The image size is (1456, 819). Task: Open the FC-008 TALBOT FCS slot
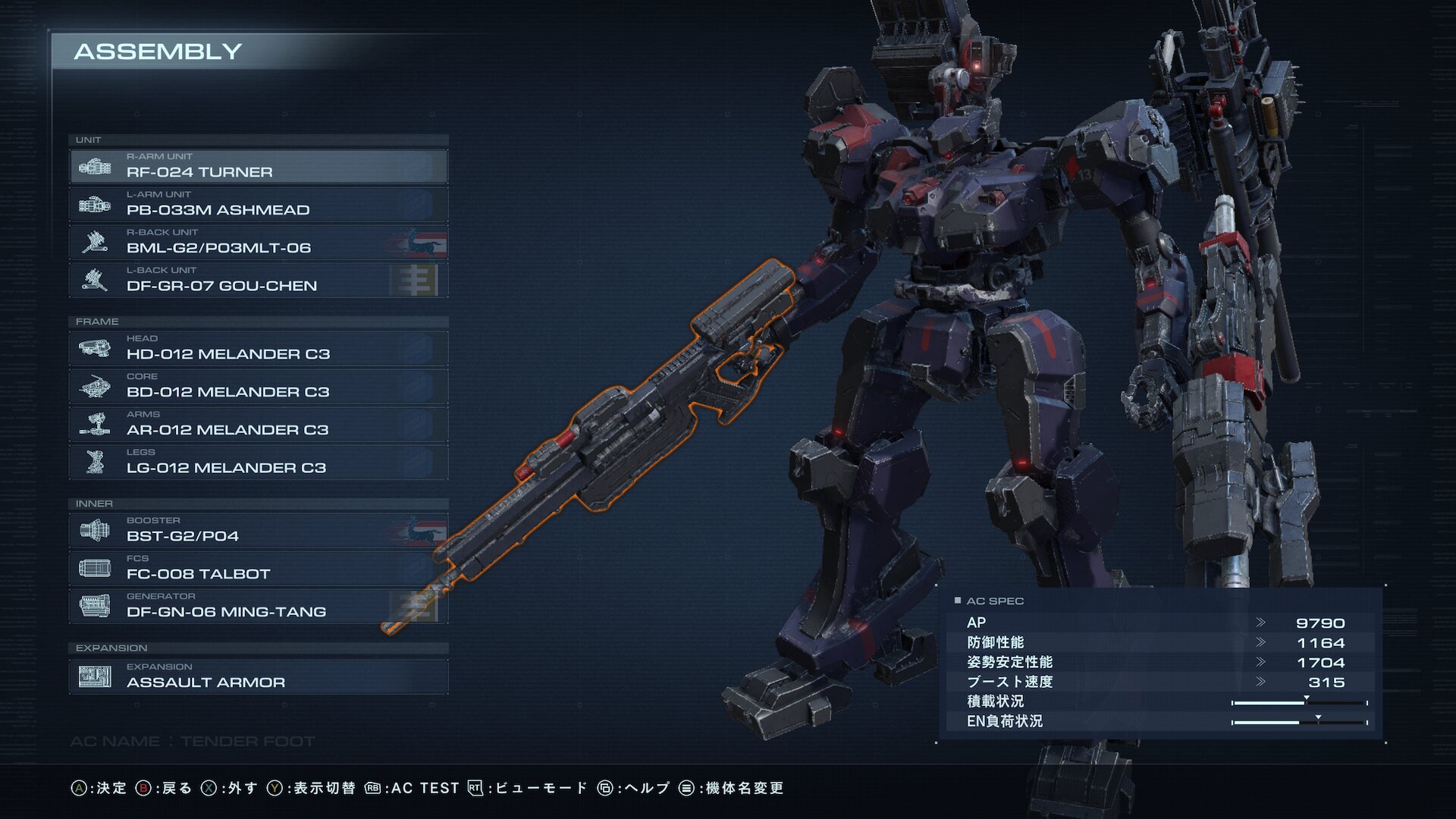pyautogui.click(x=258, y=569)
